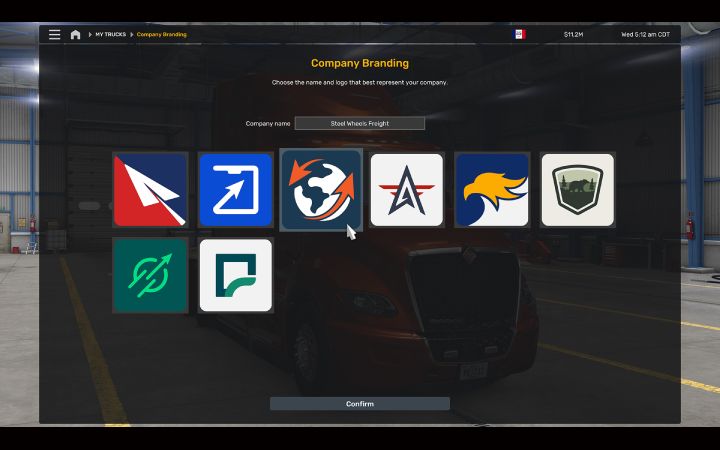Viewport: 720px width, 450px height.
Task: Select the star letter A logo
Action: coord(406,190)
